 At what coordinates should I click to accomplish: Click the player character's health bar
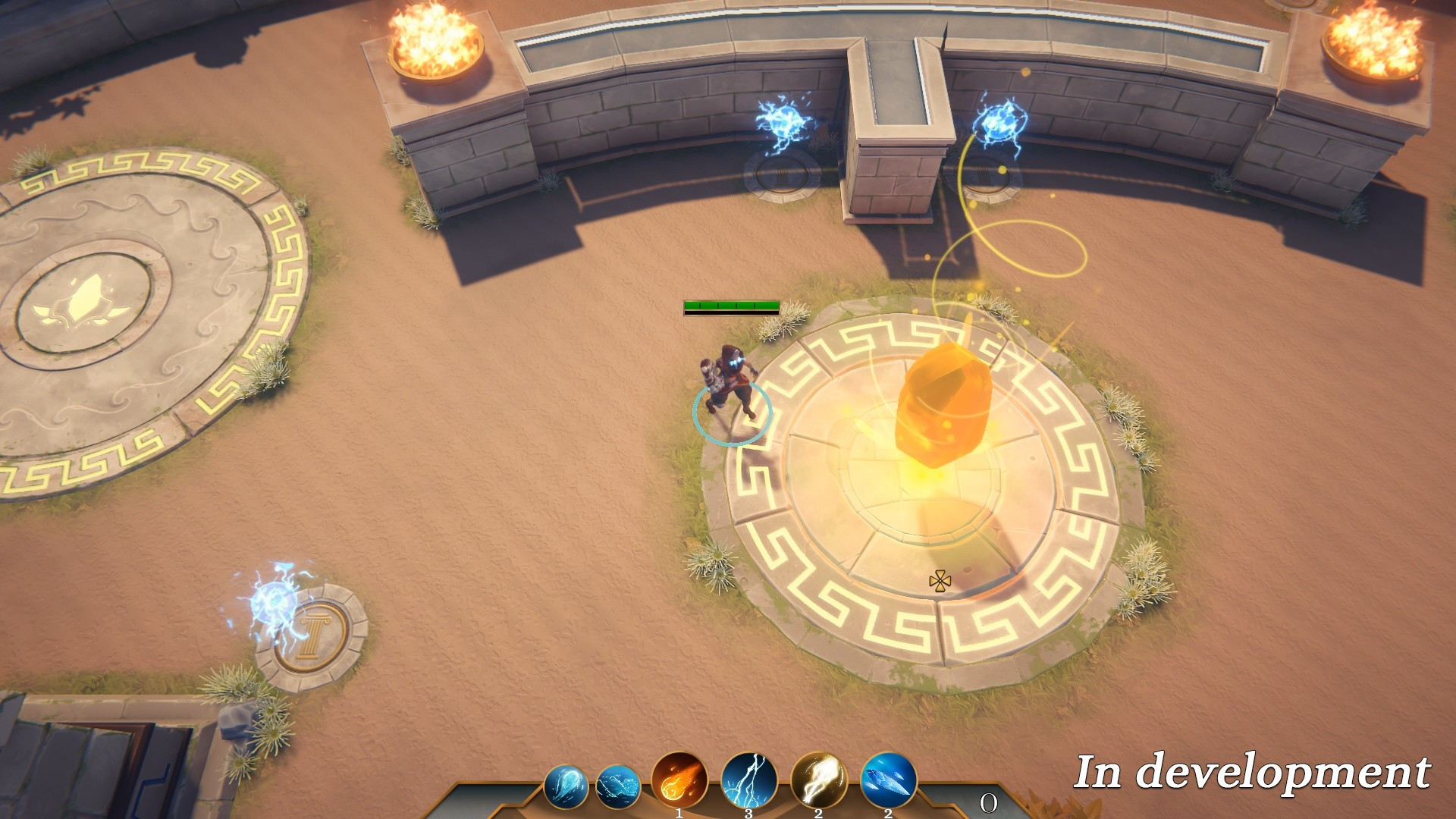[732, 306]
